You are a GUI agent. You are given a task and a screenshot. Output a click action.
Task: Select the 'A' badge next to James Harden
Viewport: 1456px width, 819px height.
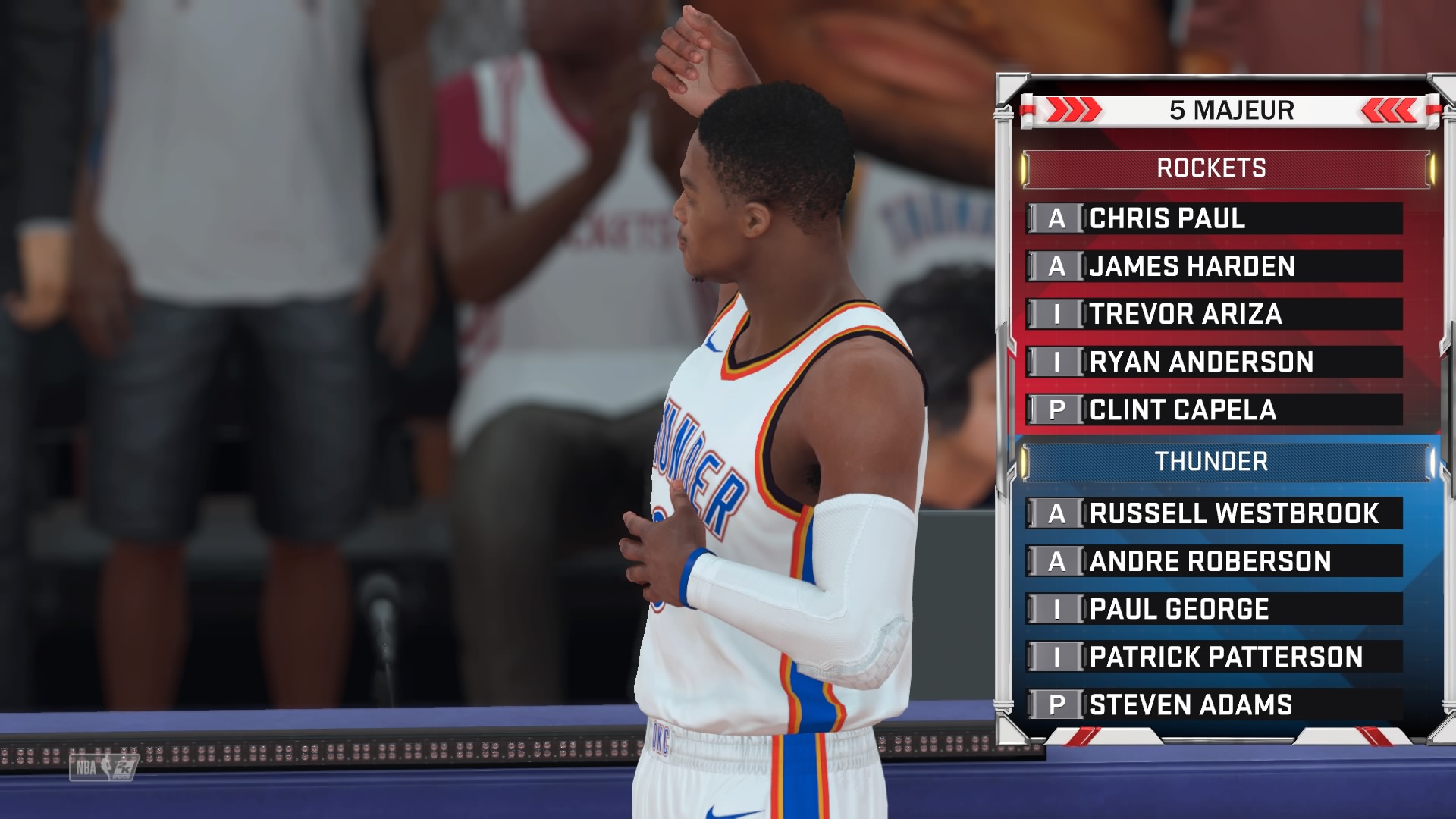point(1057,267)
